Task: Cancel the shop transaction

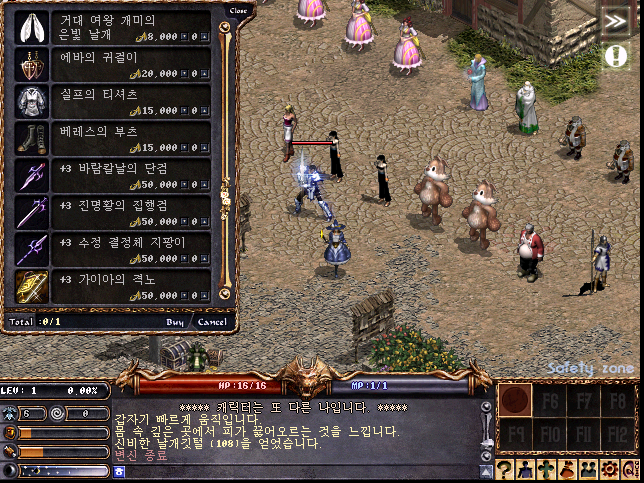Action: pyautogui.click(x=211, y=322)
